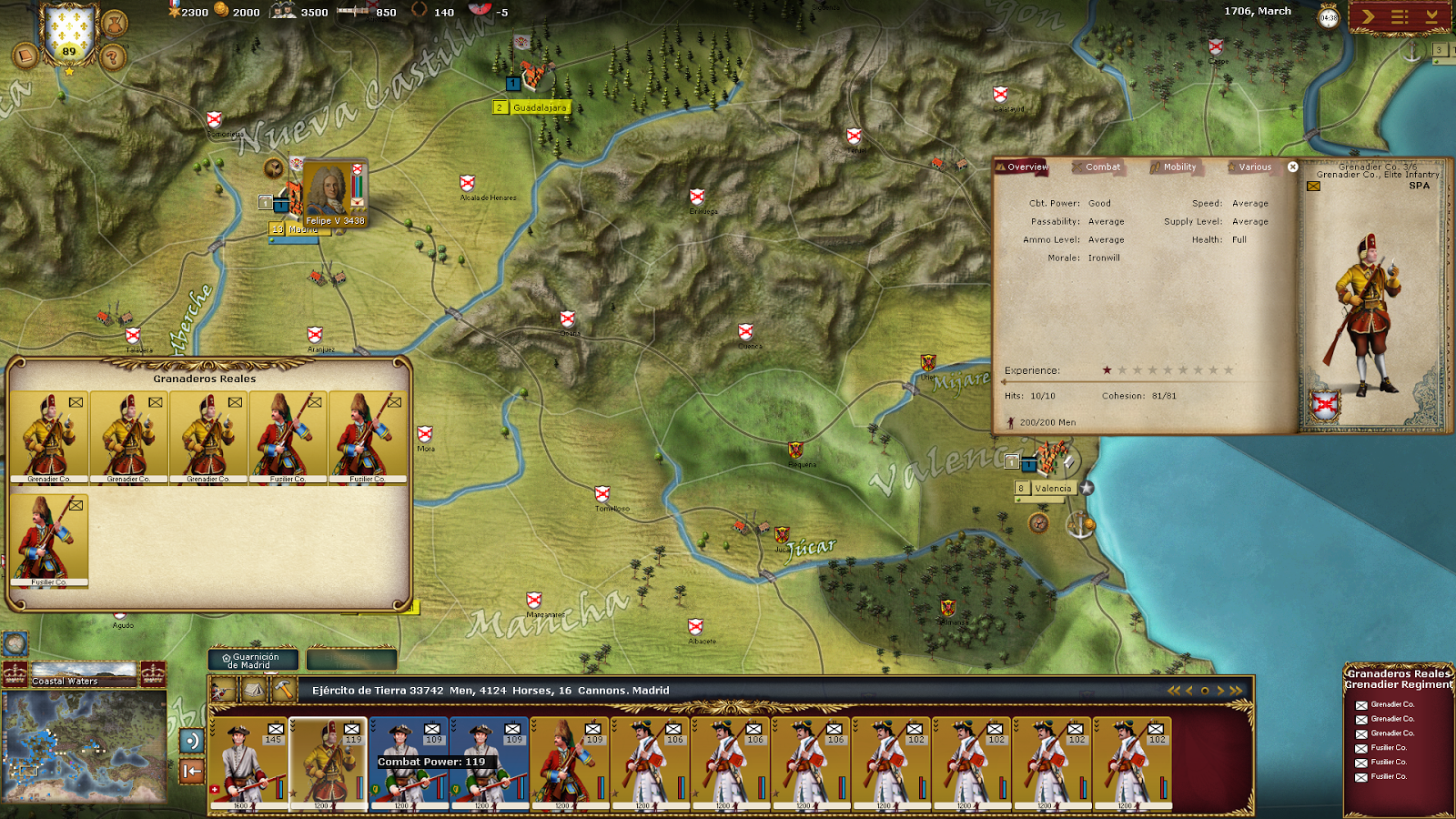Image resolution: width=1456 pixels, height=819 pixels.
Task: Click the inkwell and quill icon
Action: [x=115, y=22]
